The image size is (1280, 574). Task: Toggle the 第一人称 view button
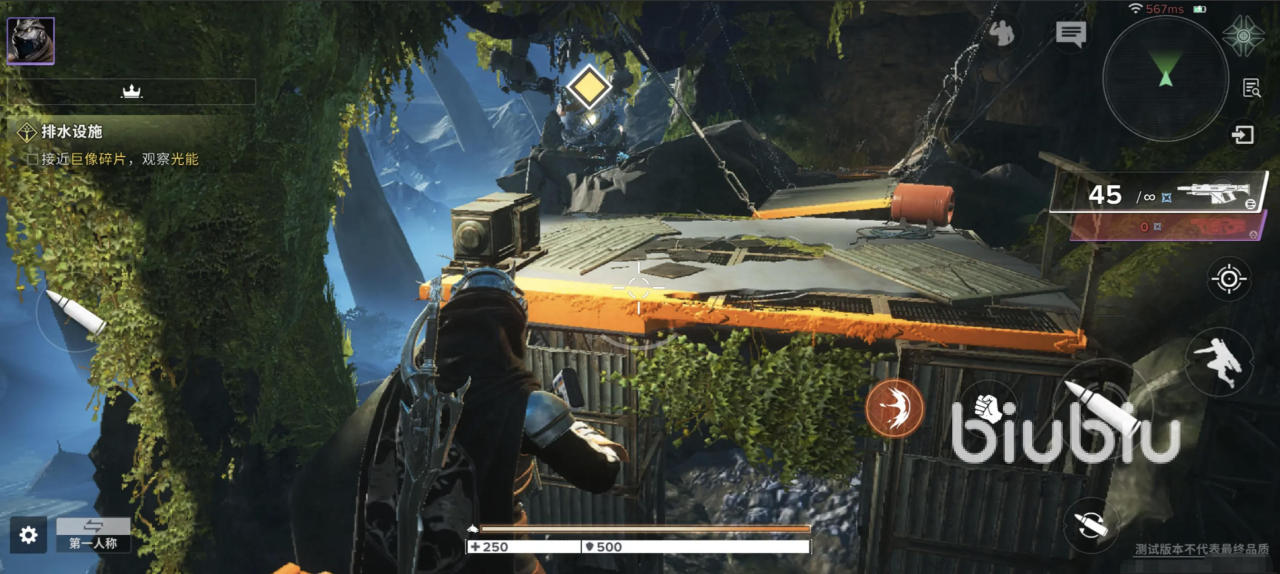tap(93, 534)
